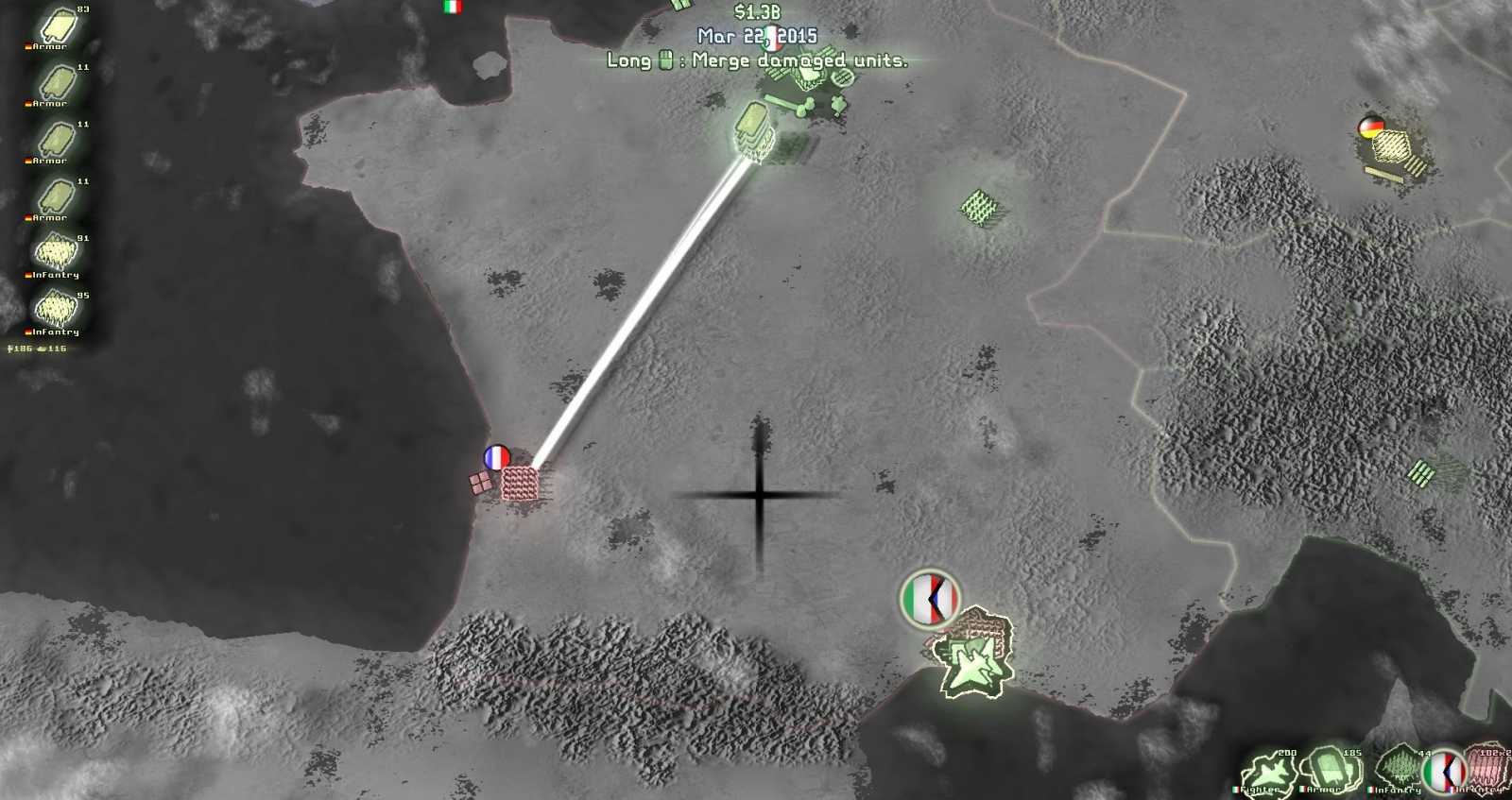Select the red enemy infantry formation near Bordeaux
This screenshot has height=800, width=1512.
click(x=518, y=482)
